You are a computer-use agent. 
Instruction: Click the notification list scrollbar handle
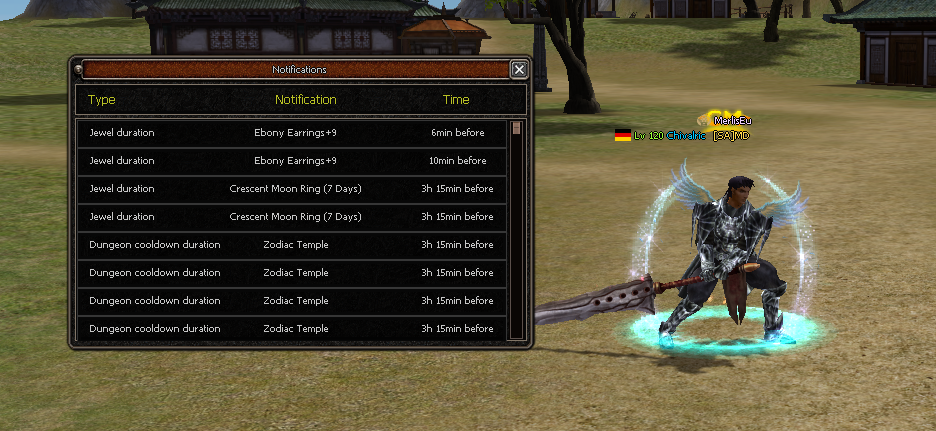[516, 128]
